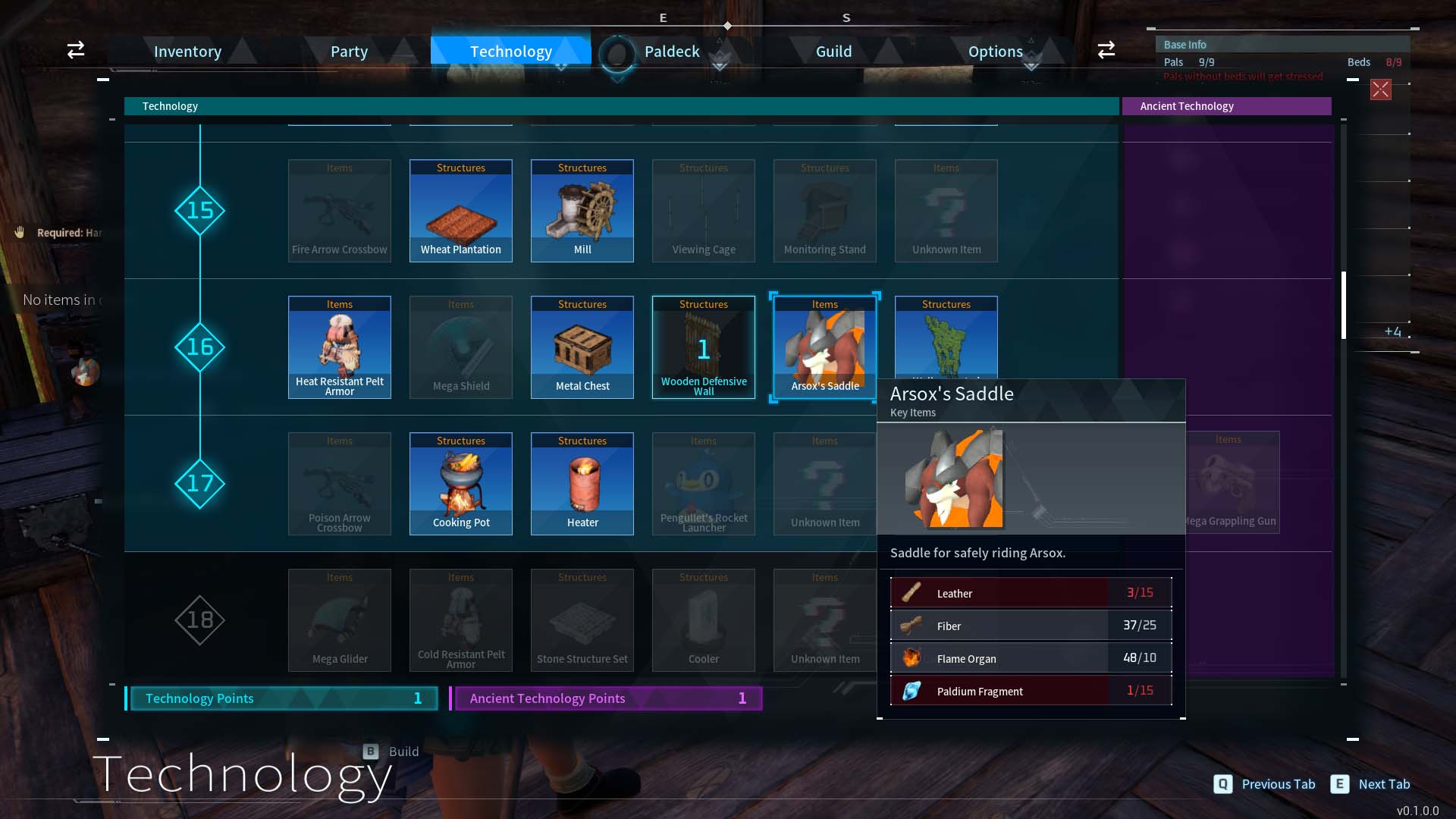Click the Metal Chest technology
Screen dimensions: 1456x819
(582, 347)
